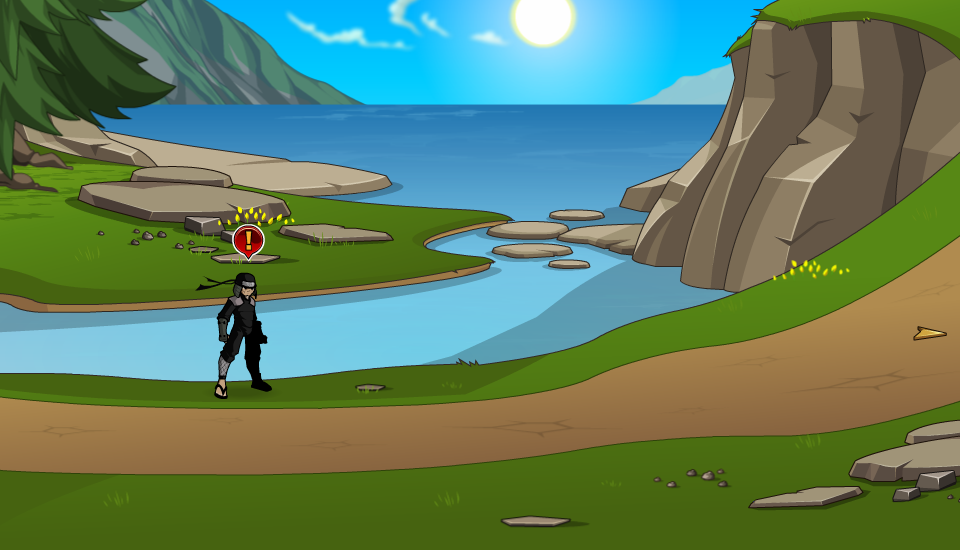Viewport: 960px width, 550px height.
Task: Click the red exclamation quest marker
Action: coord(248,240)
